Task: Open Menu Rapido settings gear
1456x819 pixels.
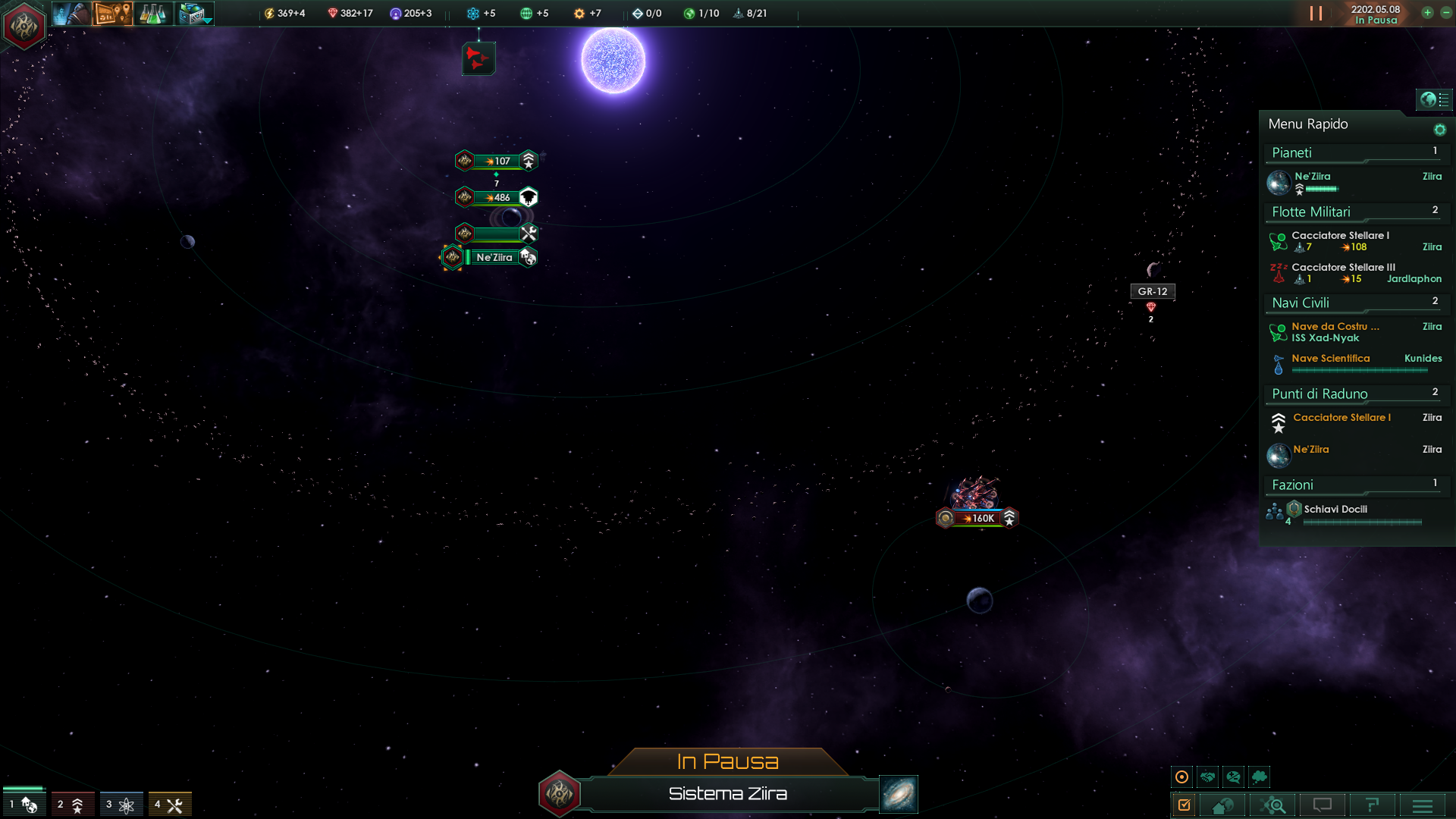Action: point(1439,130)
